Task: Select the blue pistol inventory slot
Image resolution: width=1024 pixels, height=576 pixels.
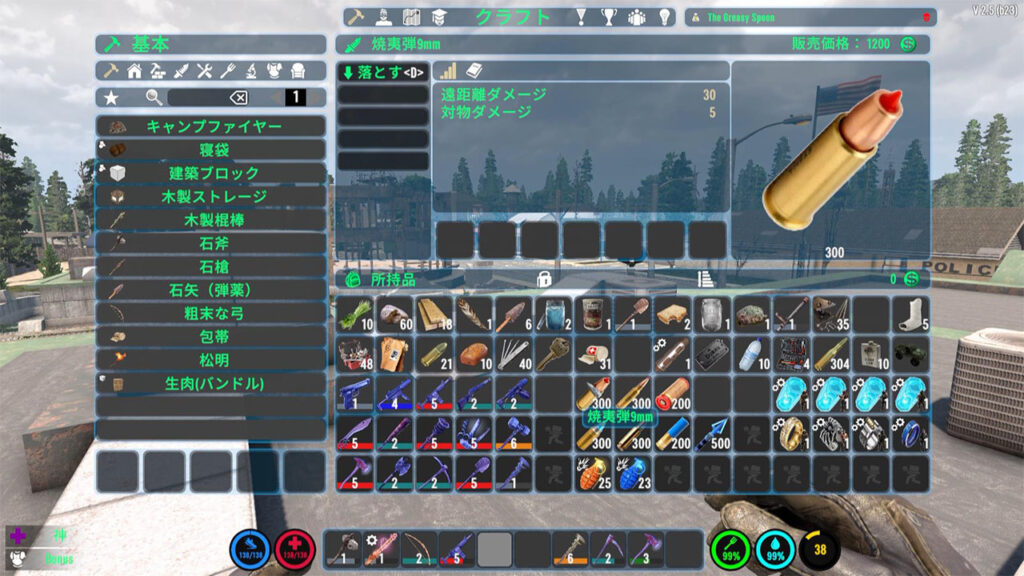Action: 354,393
